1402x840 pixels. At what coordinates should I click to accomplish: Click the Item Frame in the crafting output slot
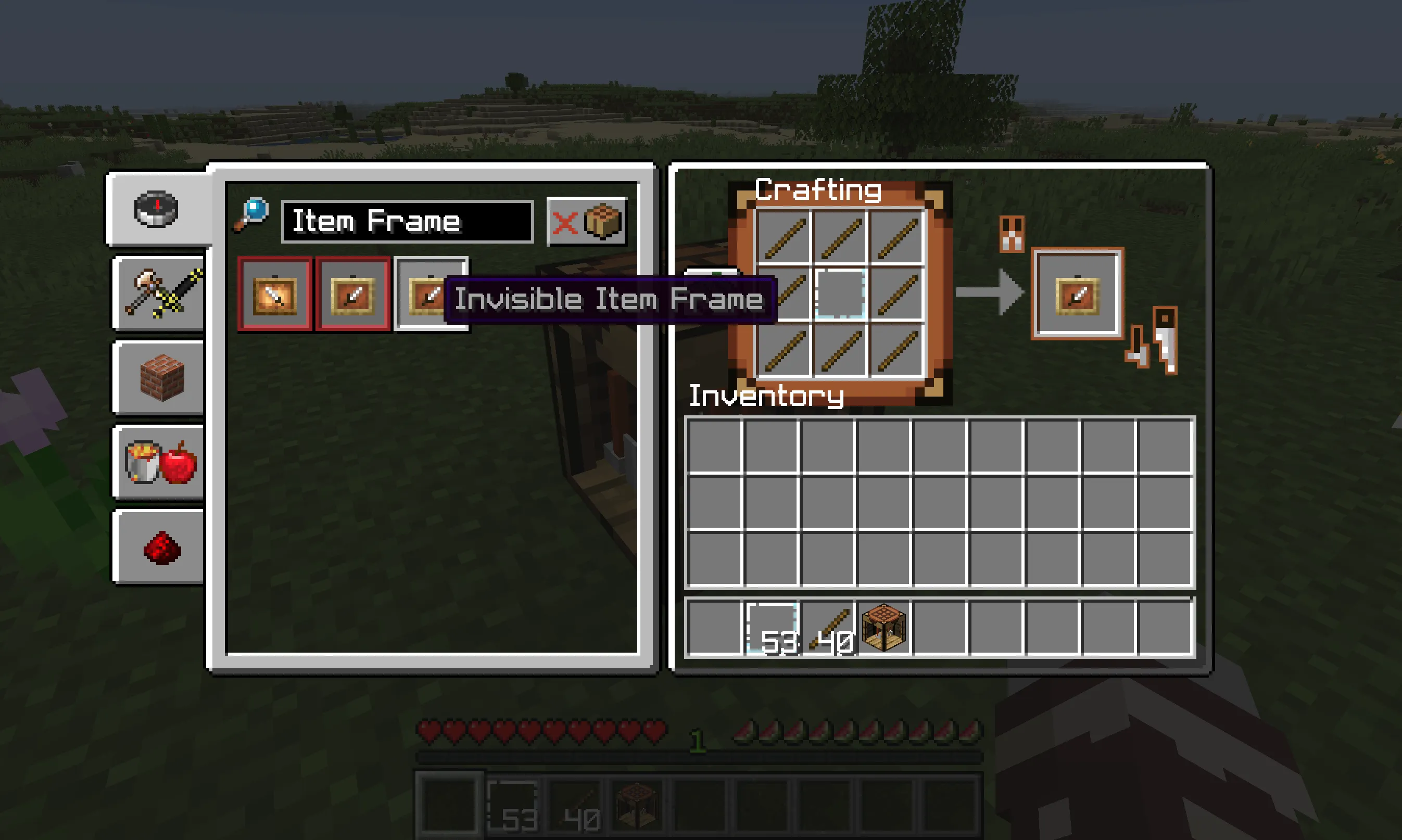1078,293
